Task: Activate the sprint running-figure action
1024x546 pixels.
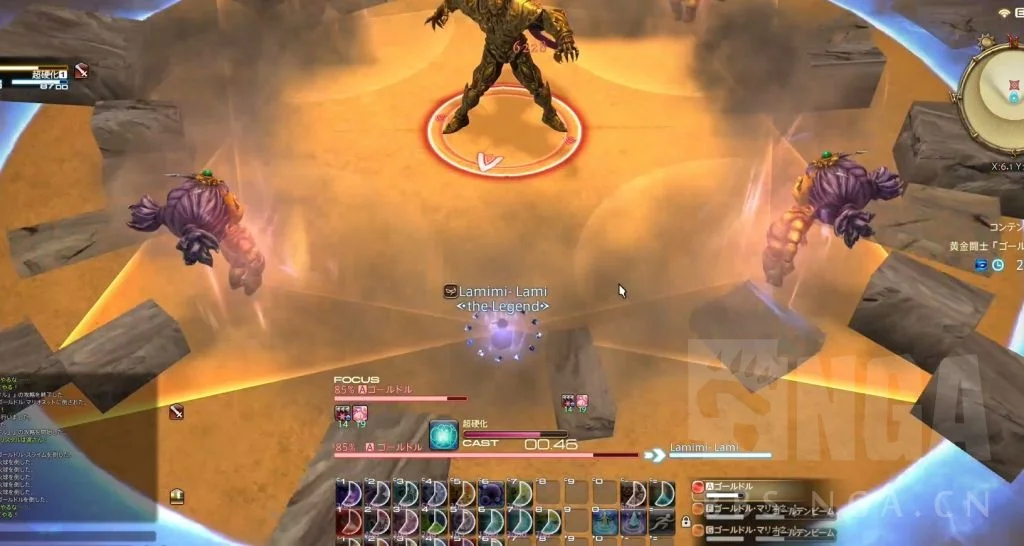Action: (x=662, y=519)
